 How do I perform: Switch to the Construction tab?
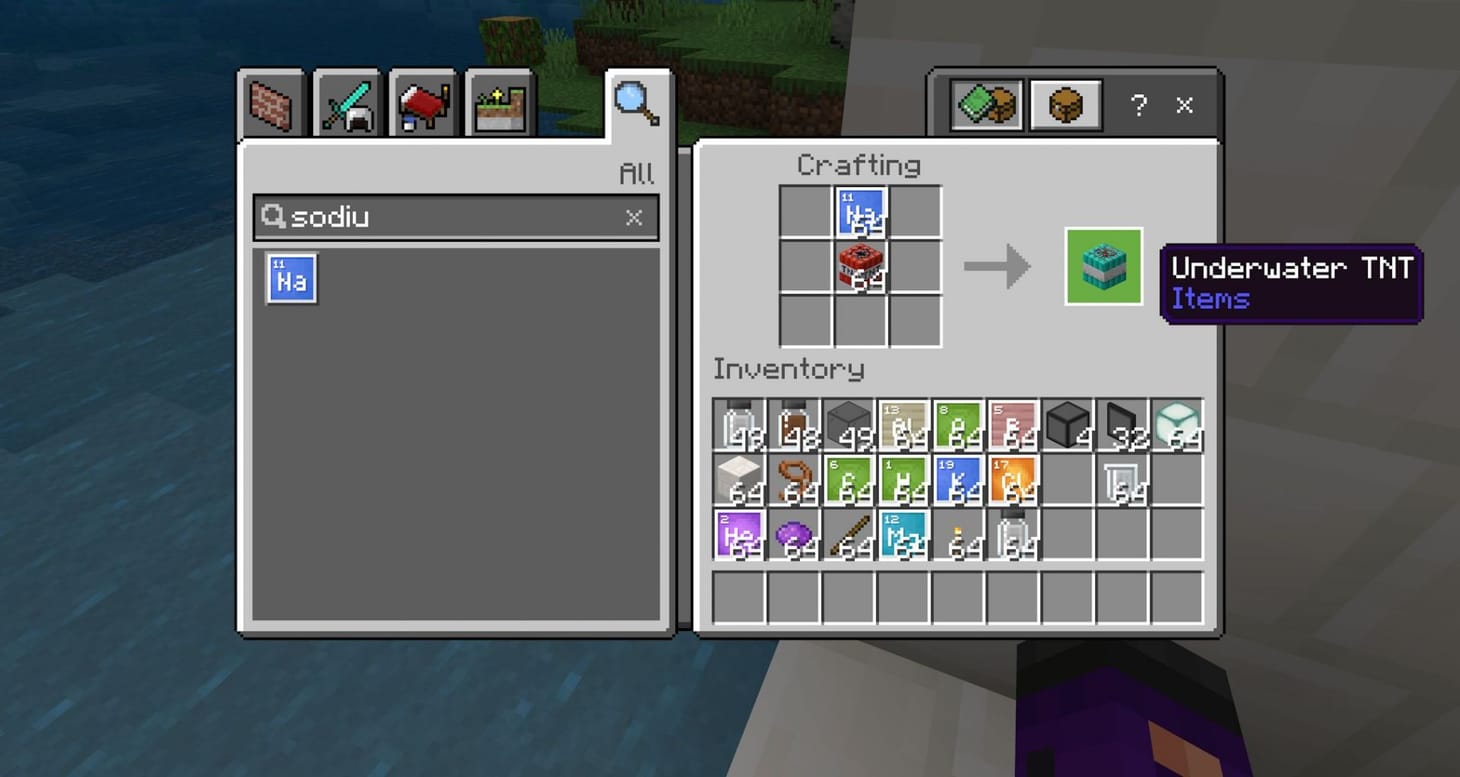pyautogui.click(x=270, y=101)
